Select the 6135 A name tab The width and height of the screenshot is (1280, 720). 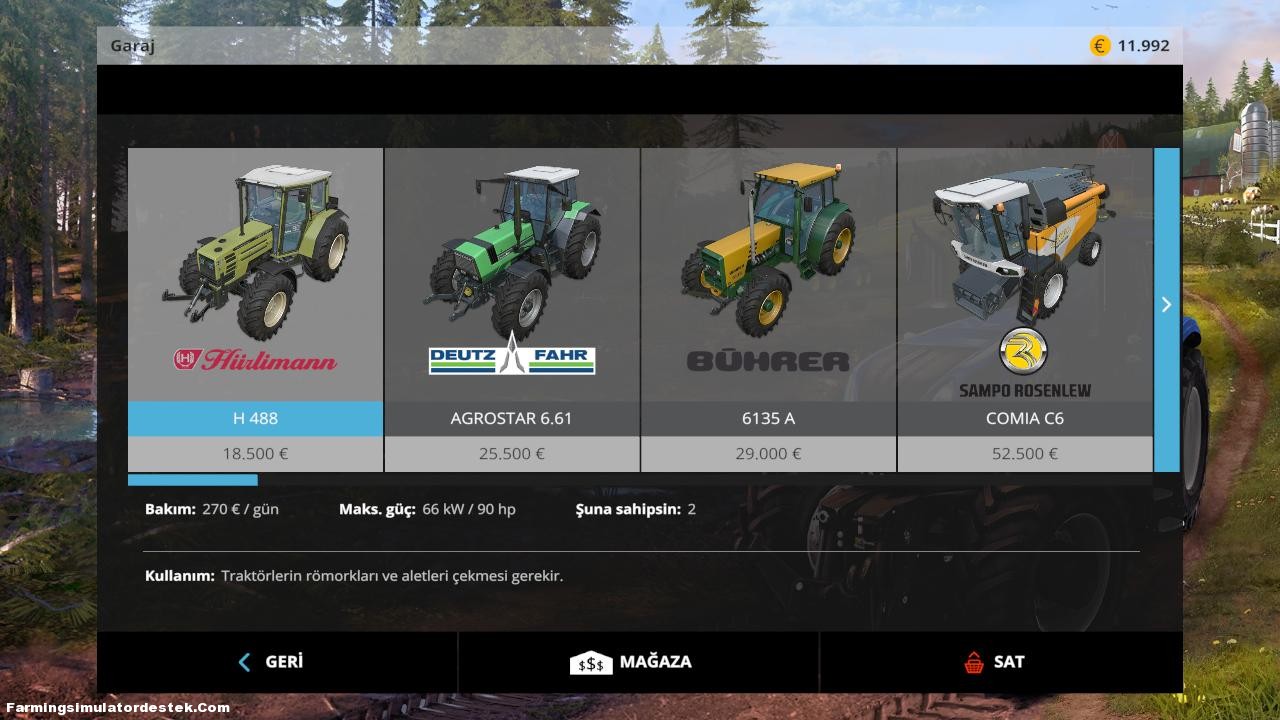click(x=768, y=418)
